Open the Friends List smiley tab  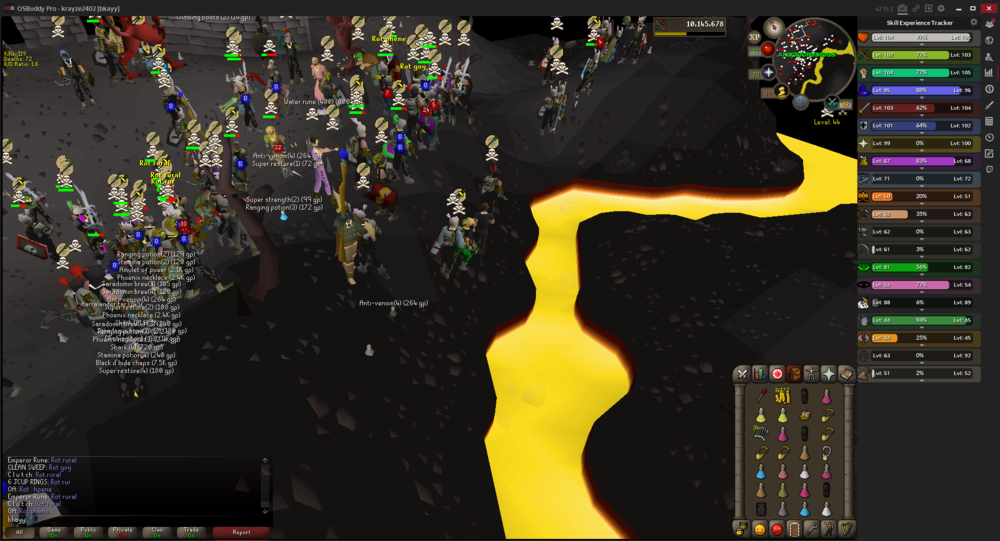tap(759, 528)
